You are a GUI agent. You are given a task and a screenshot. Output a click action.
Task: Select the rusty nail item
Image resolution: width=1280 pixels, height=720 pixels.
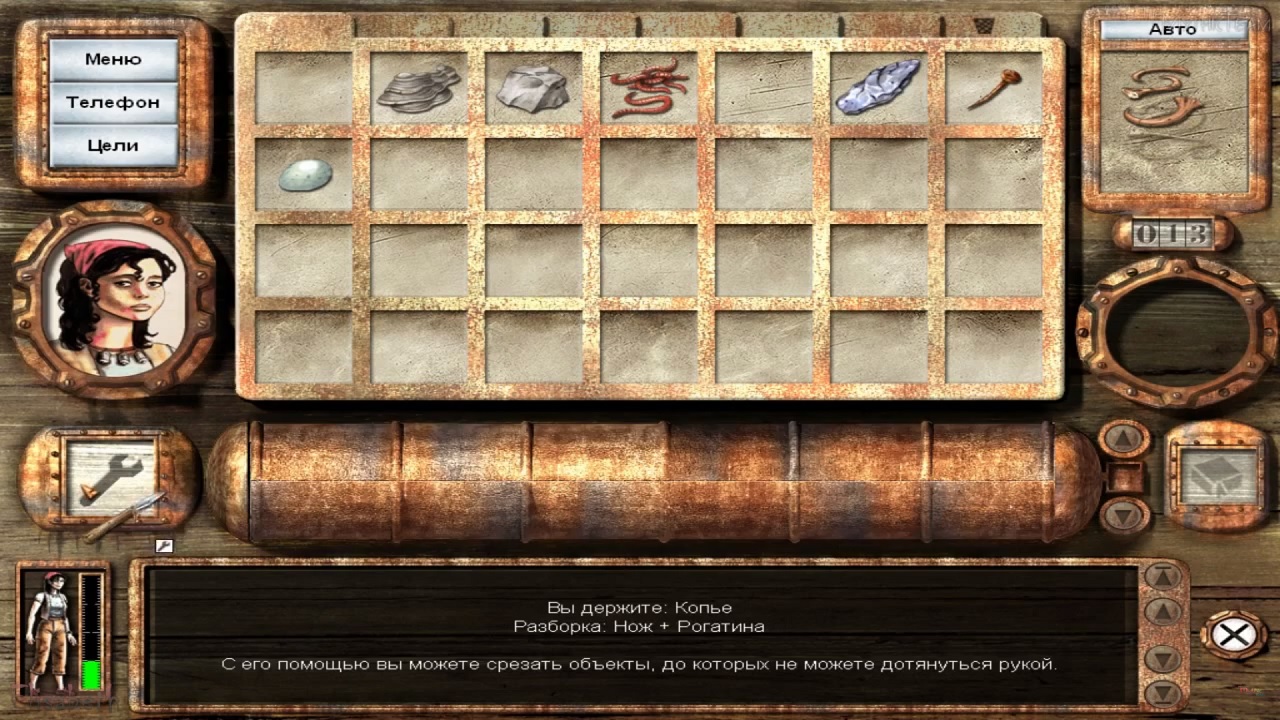click(992, 88)
